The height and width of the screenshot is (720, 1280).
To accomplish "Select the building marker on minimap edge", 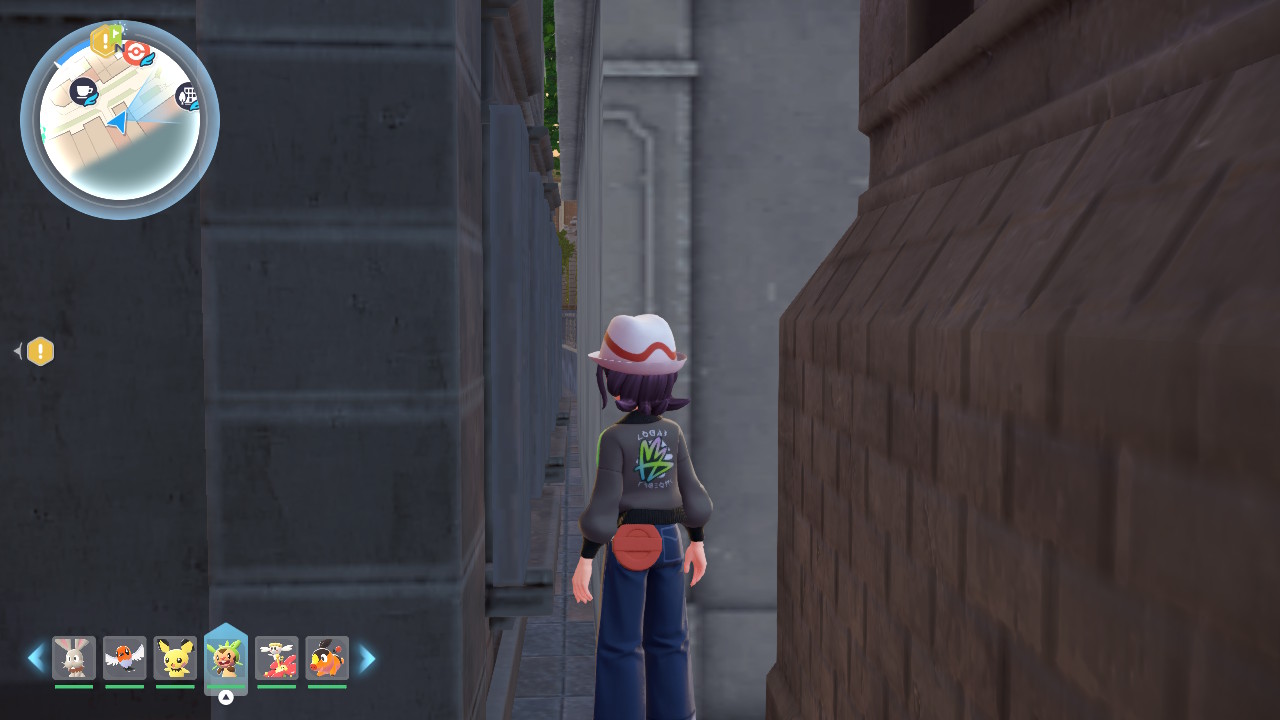I will point(187,96).
